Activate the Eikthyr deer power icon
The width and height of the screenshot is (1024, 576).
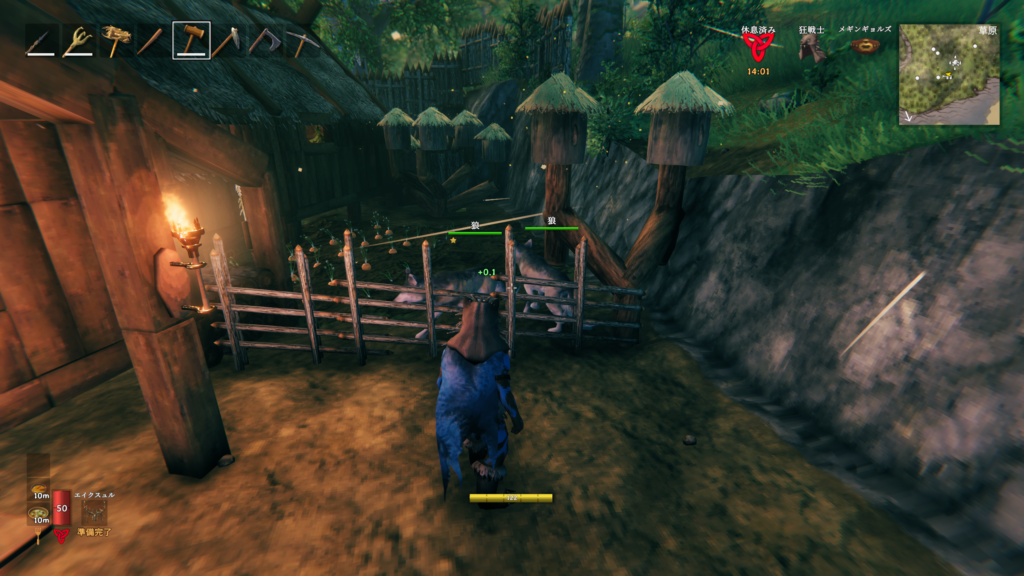tap(95, 510)
